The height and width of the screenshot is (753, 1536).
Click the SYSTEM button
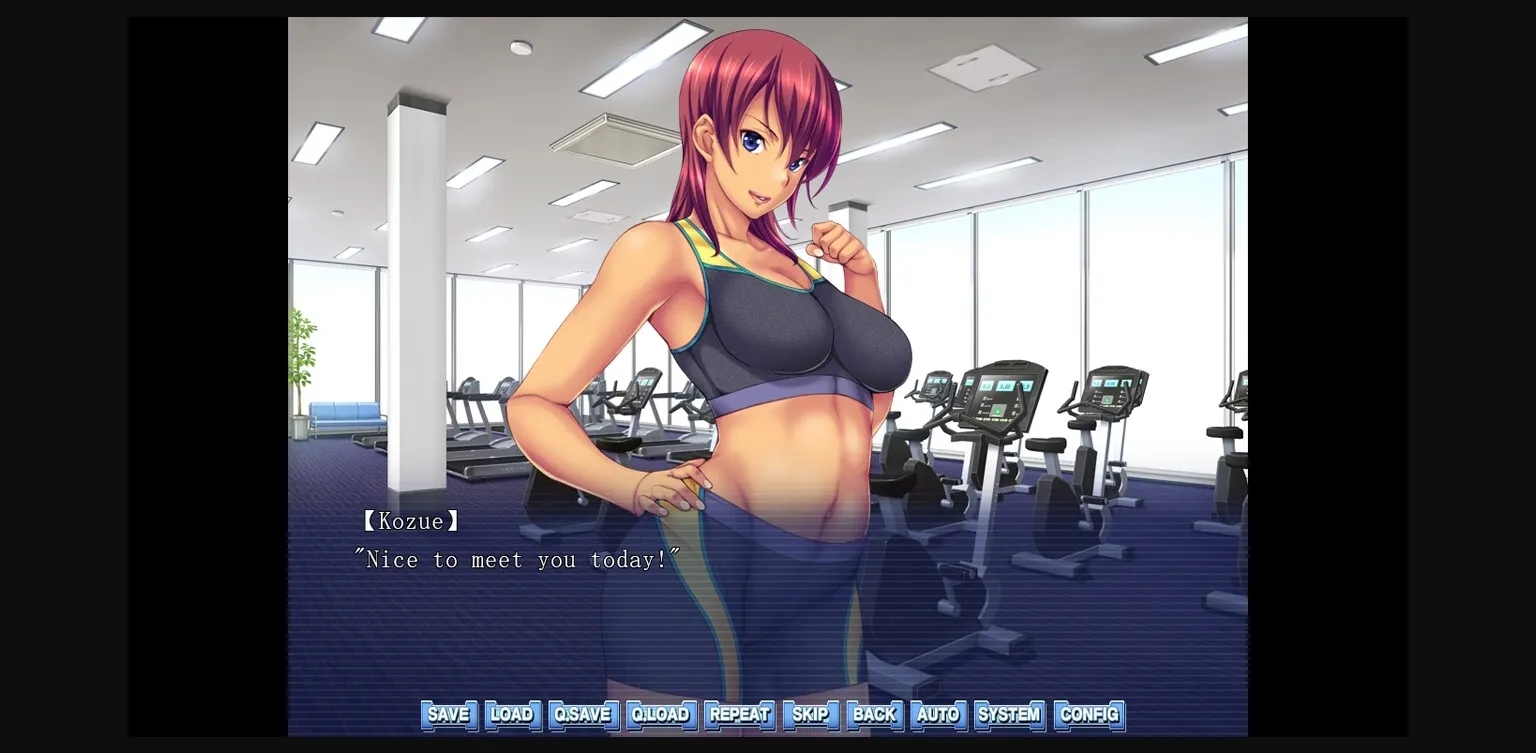point(1009,715)
